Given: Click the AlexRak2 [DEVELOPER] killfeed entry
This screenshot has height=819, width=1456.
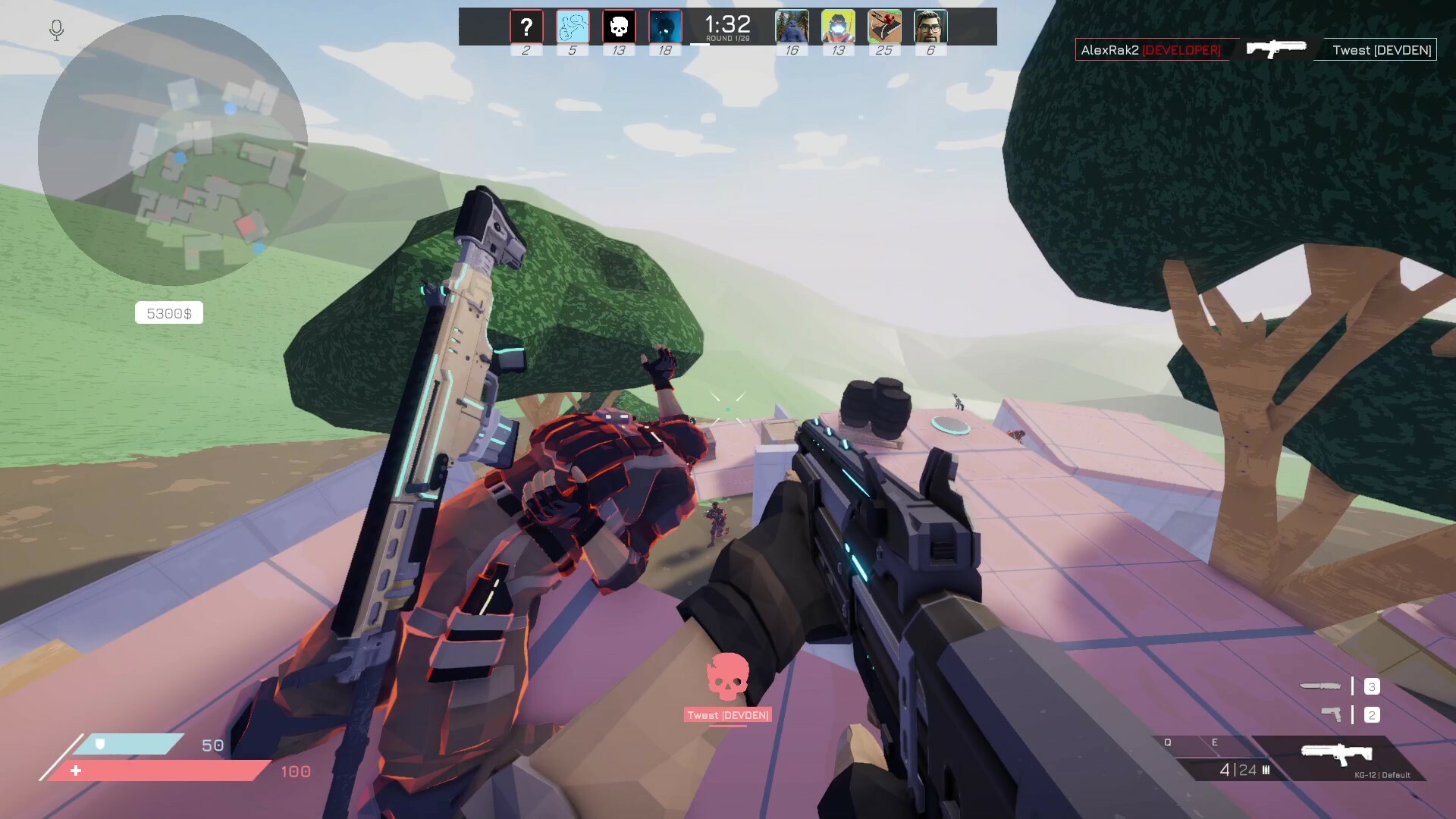Looking at the screenshot, I should point(1153,49).
